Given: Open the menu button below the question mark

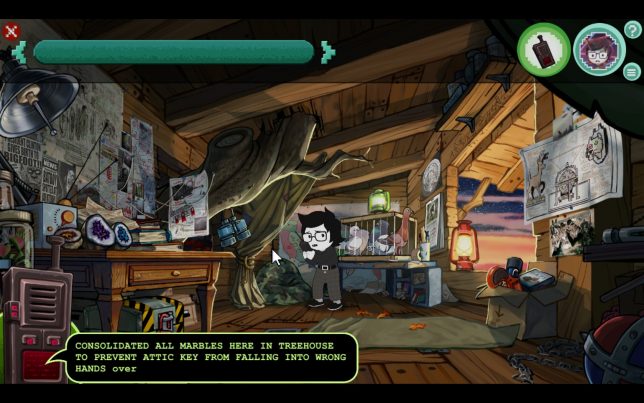Looking at the screenshot, I should (632, 71).
